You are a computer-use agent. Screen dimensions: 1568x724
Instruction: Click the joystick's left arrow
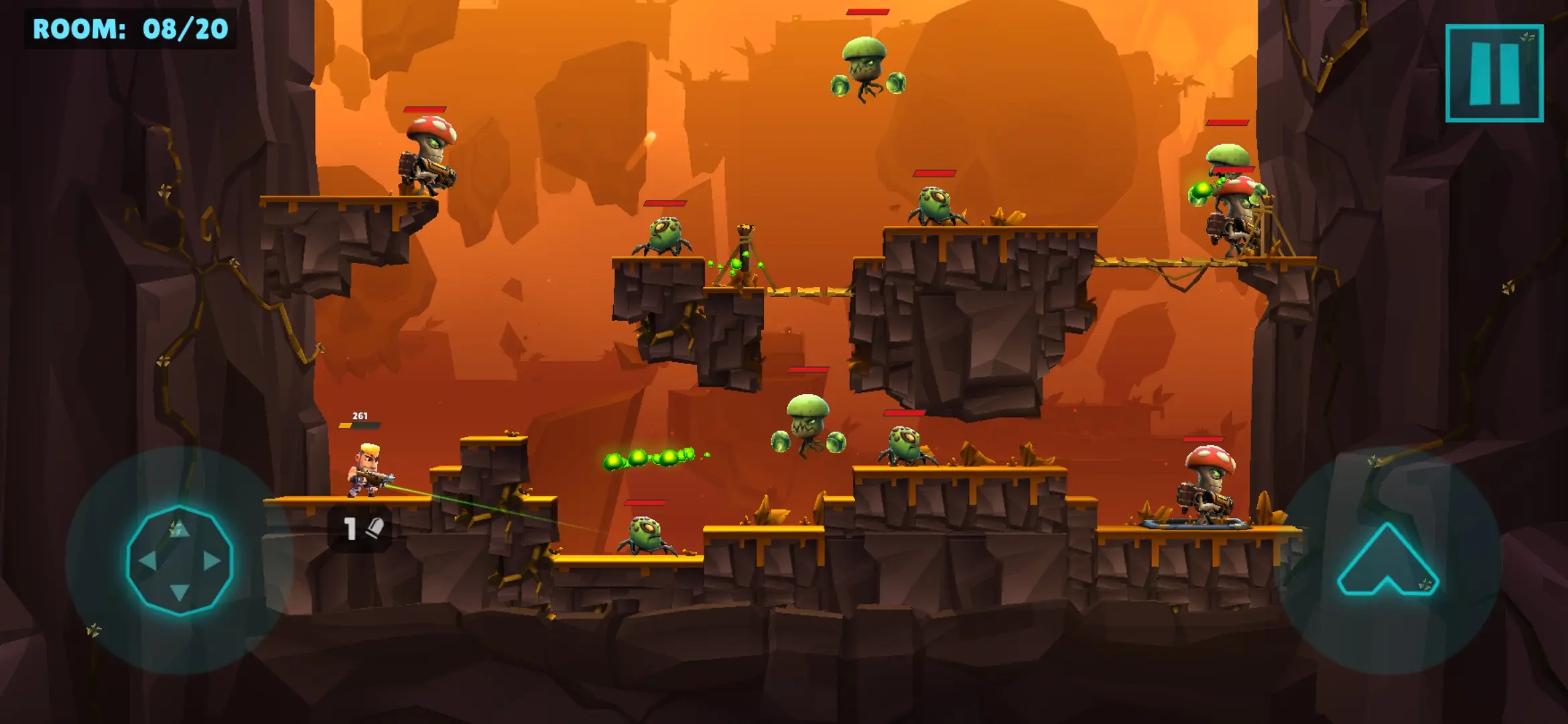coord(147,560)
